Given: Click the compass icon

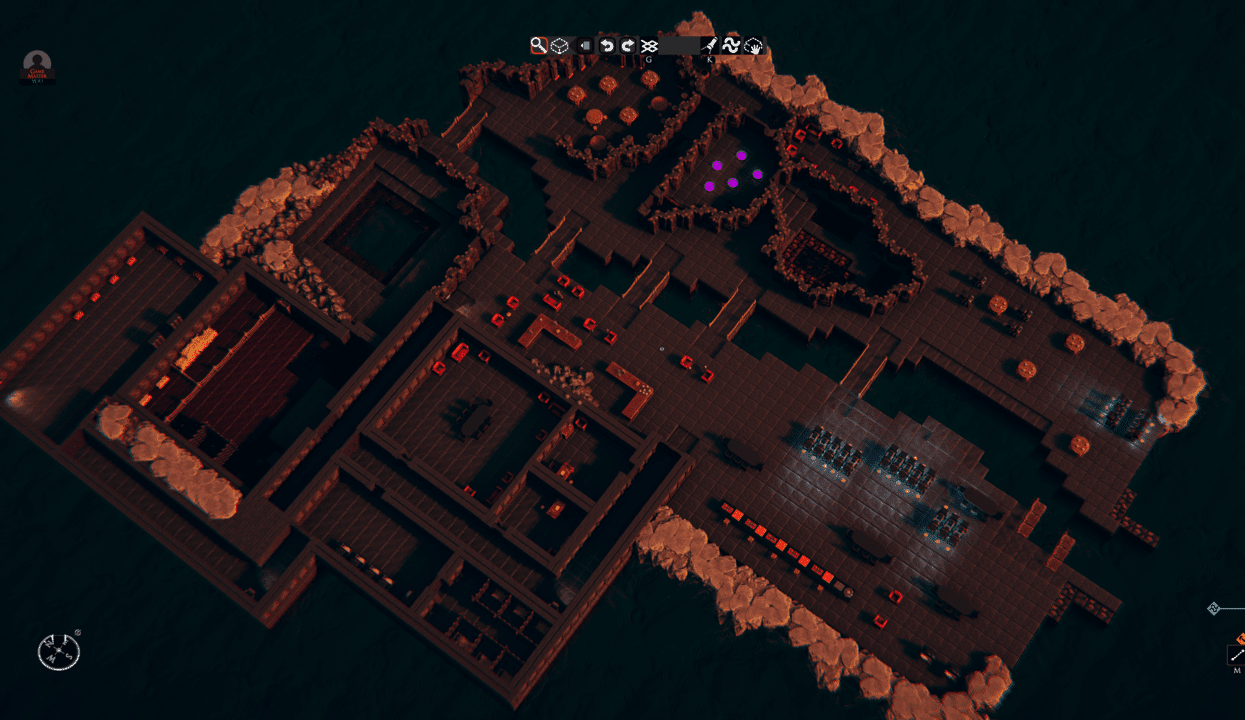Looking at the screenshot, I should (x=58, y=652).
